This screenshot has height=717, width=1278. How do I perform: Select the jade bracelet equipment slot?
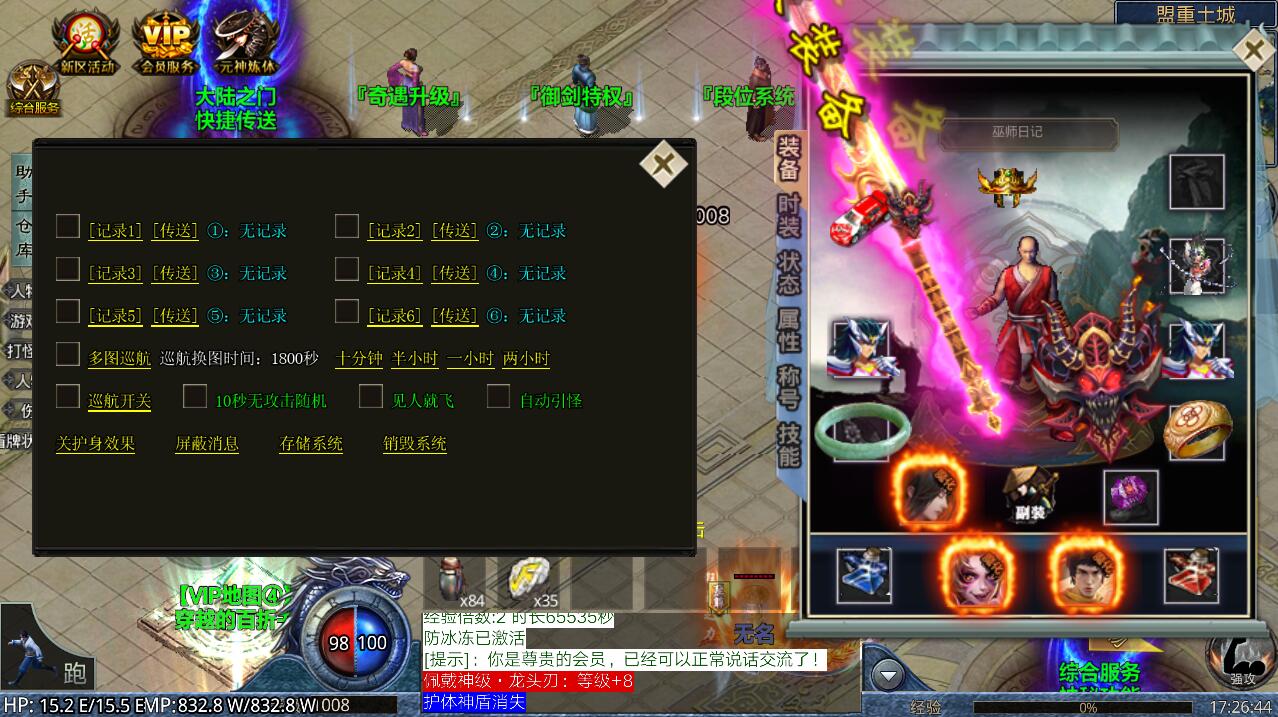(861, 431)
